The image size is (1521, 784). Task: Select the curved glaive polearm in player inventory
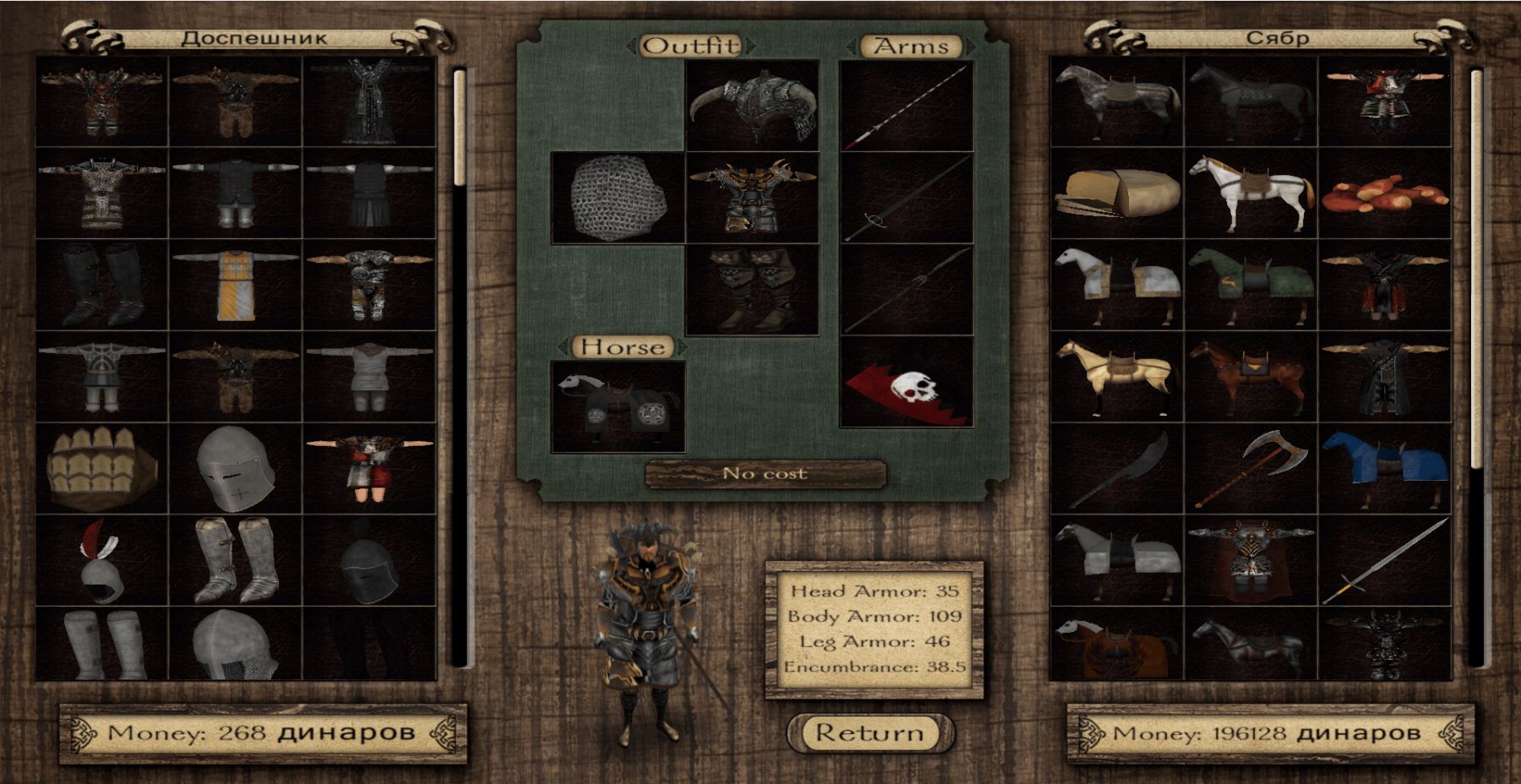pos(1116,469)
